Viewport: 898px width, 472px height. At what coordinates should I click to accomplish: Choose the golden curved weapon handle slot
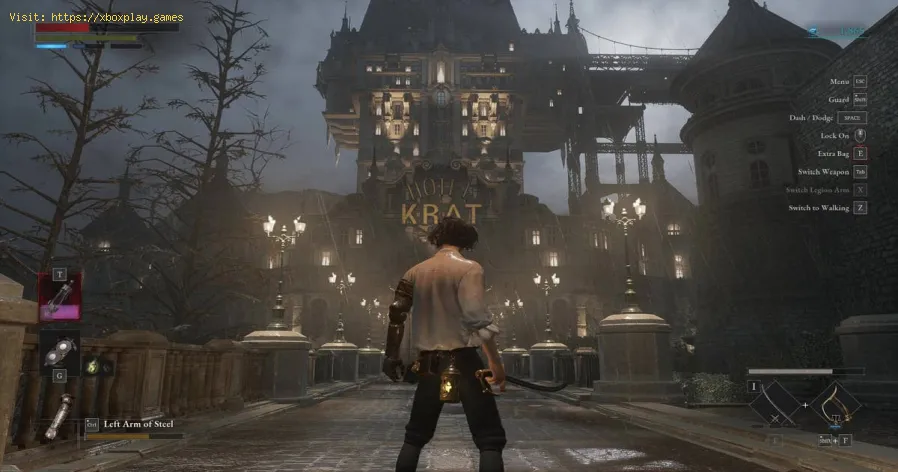[x=834, y=403]
